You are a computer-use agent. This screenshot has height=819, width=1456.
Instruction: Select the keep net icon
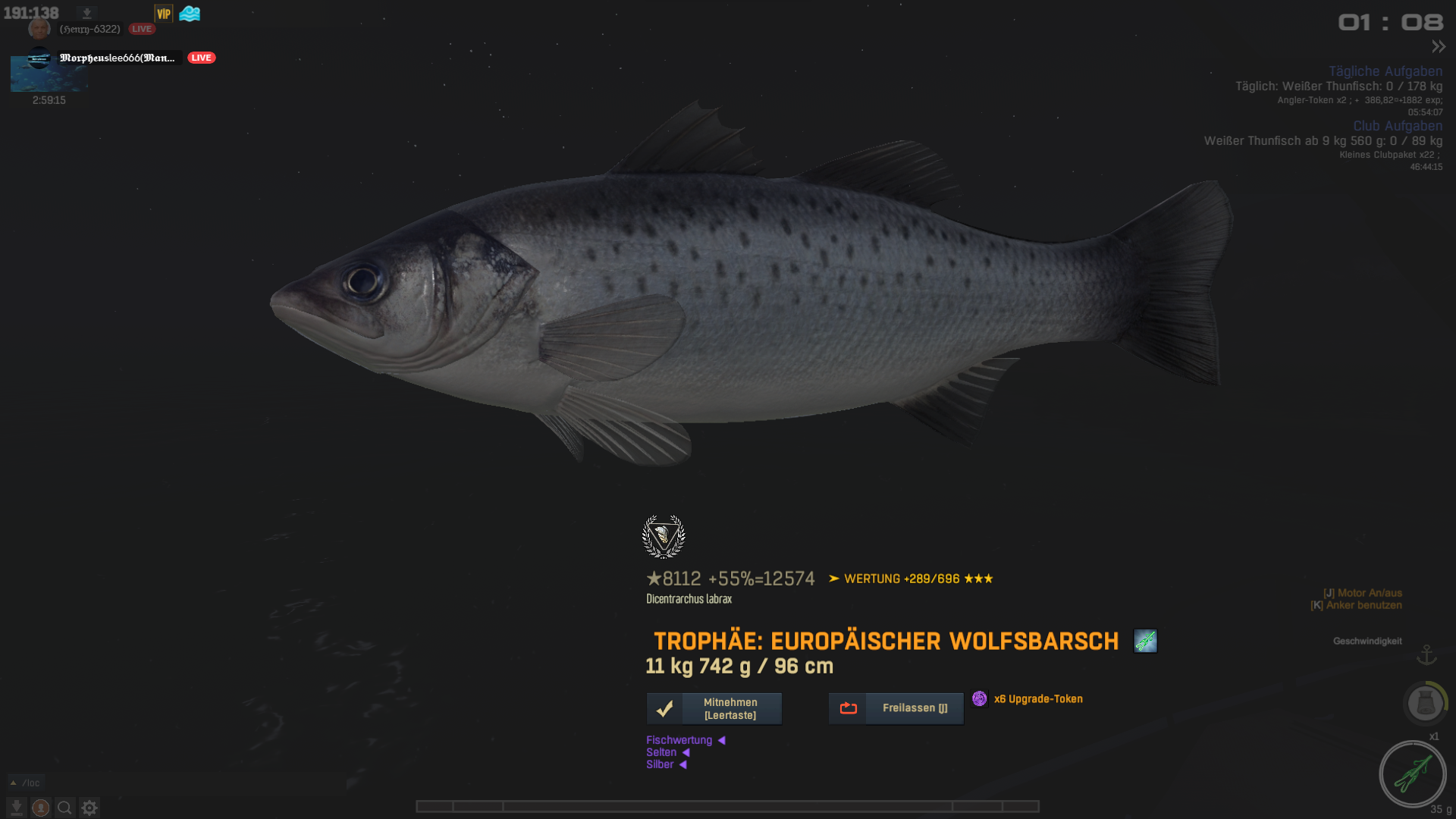point(1425,703)
